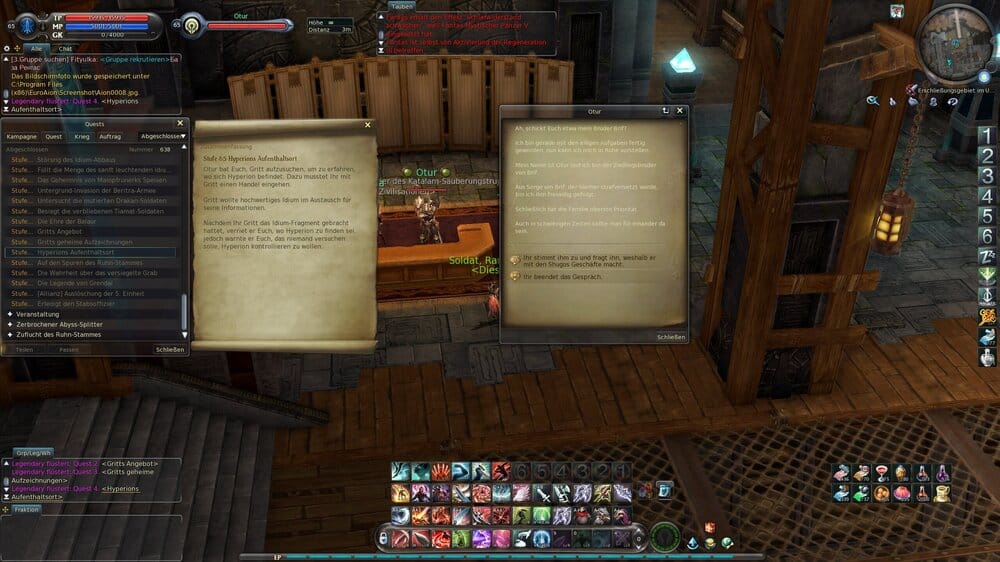Close the quest summary scroll
Viewport: 1000px width, 562px height.
[x=367, y=124]
